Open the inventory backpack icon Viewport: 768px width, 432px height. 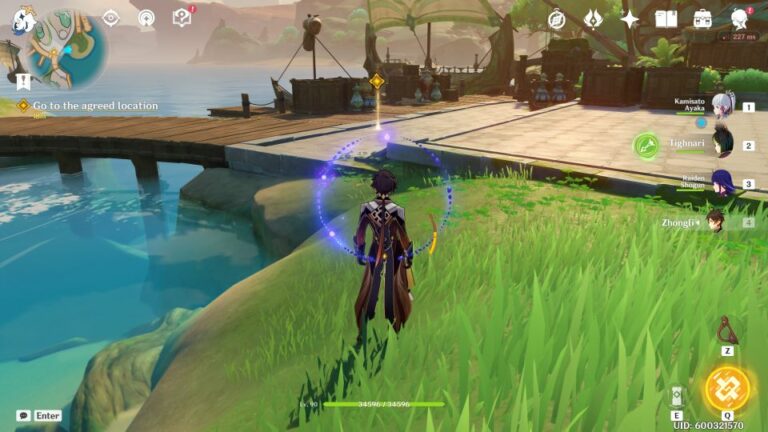click(x=702, y=19)
